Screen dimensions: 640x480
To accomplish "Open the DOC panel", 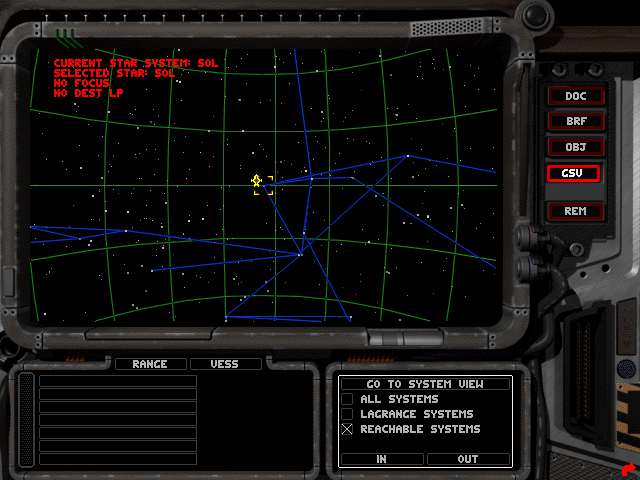I will click(574, 96).
